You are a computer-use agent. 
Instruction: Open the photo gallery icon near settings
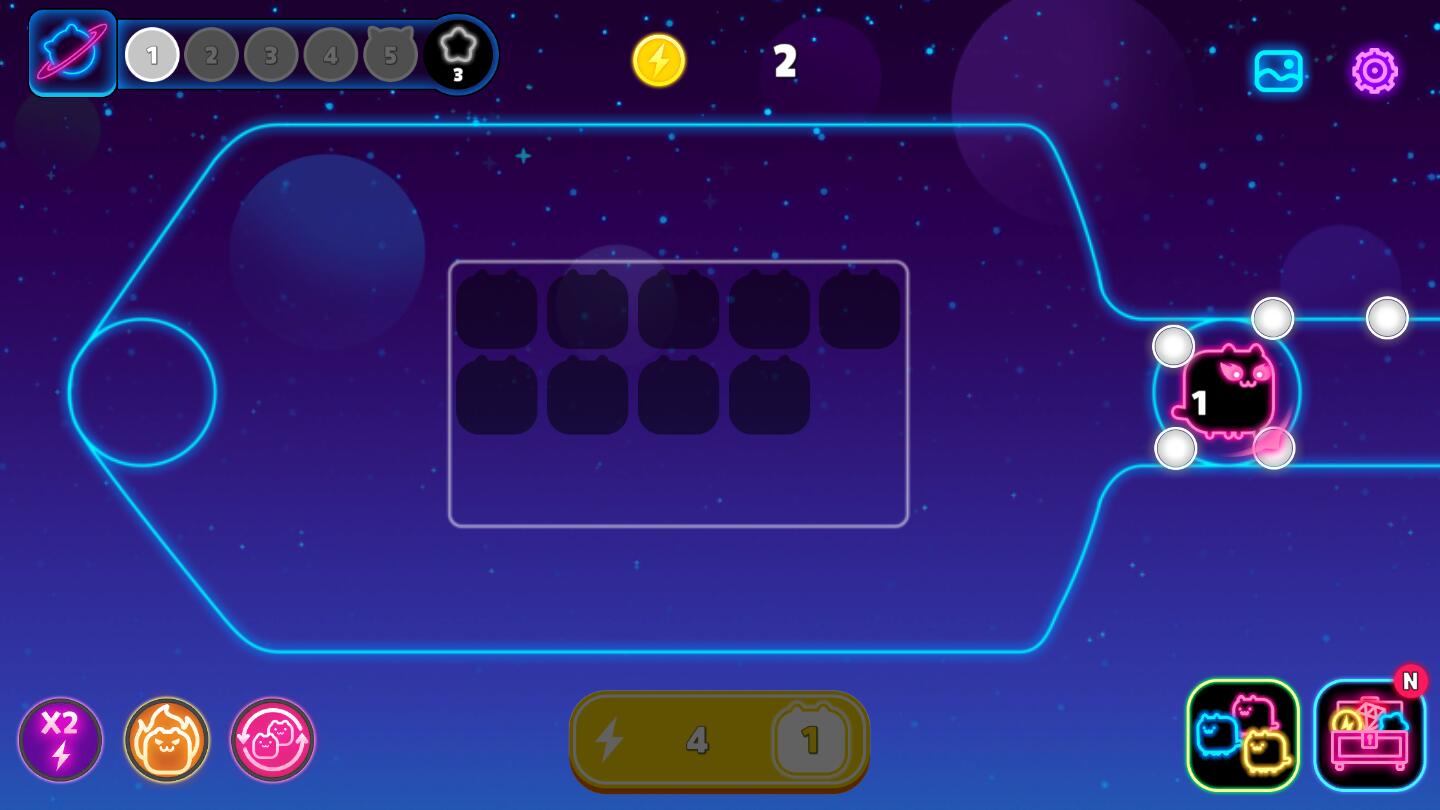click(x=1279, y=71)
